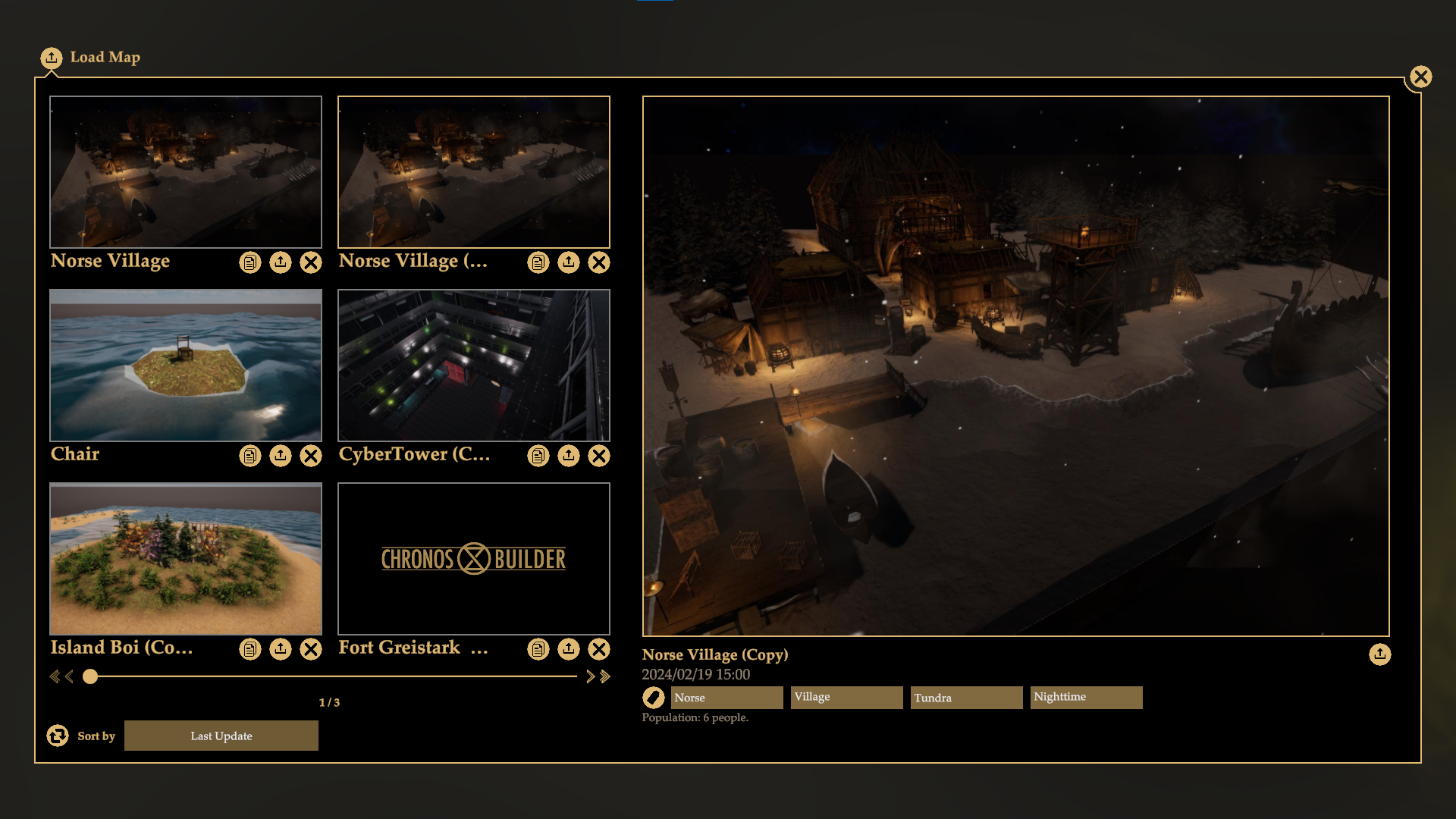Select the Fort Greistark map thumbnail
The width and height of the screenshot is (1456, 819).
click(x=474, y=558)
